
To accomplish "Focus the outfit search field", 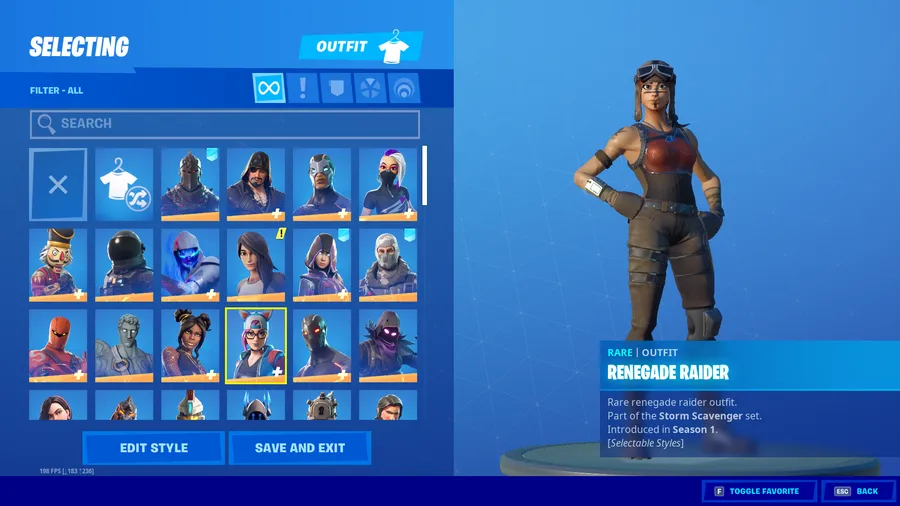I will click(x=225, y=124).
